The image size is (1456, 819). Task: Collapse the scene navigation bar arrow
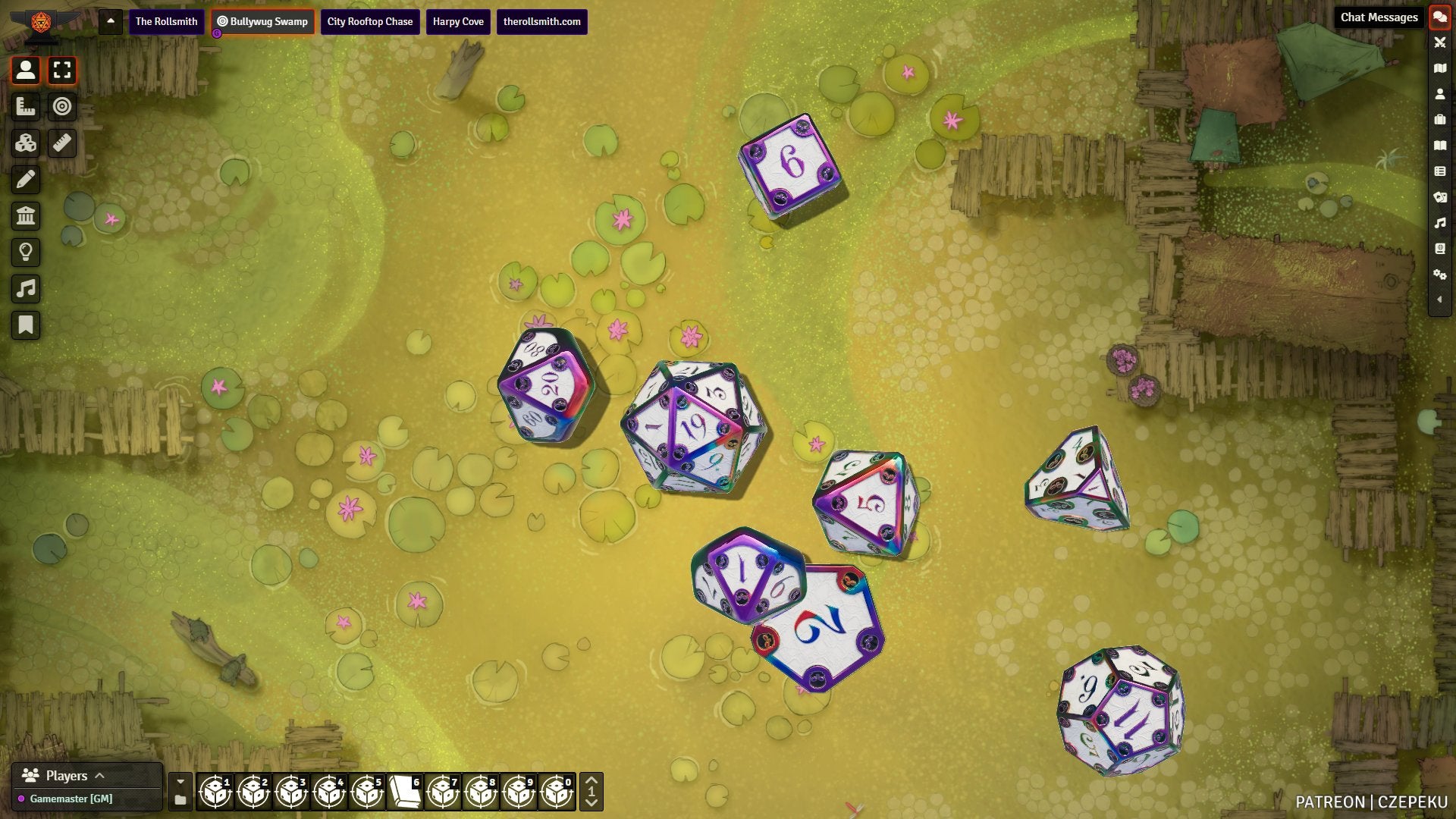pyautogui.click(x=111, y=21)
